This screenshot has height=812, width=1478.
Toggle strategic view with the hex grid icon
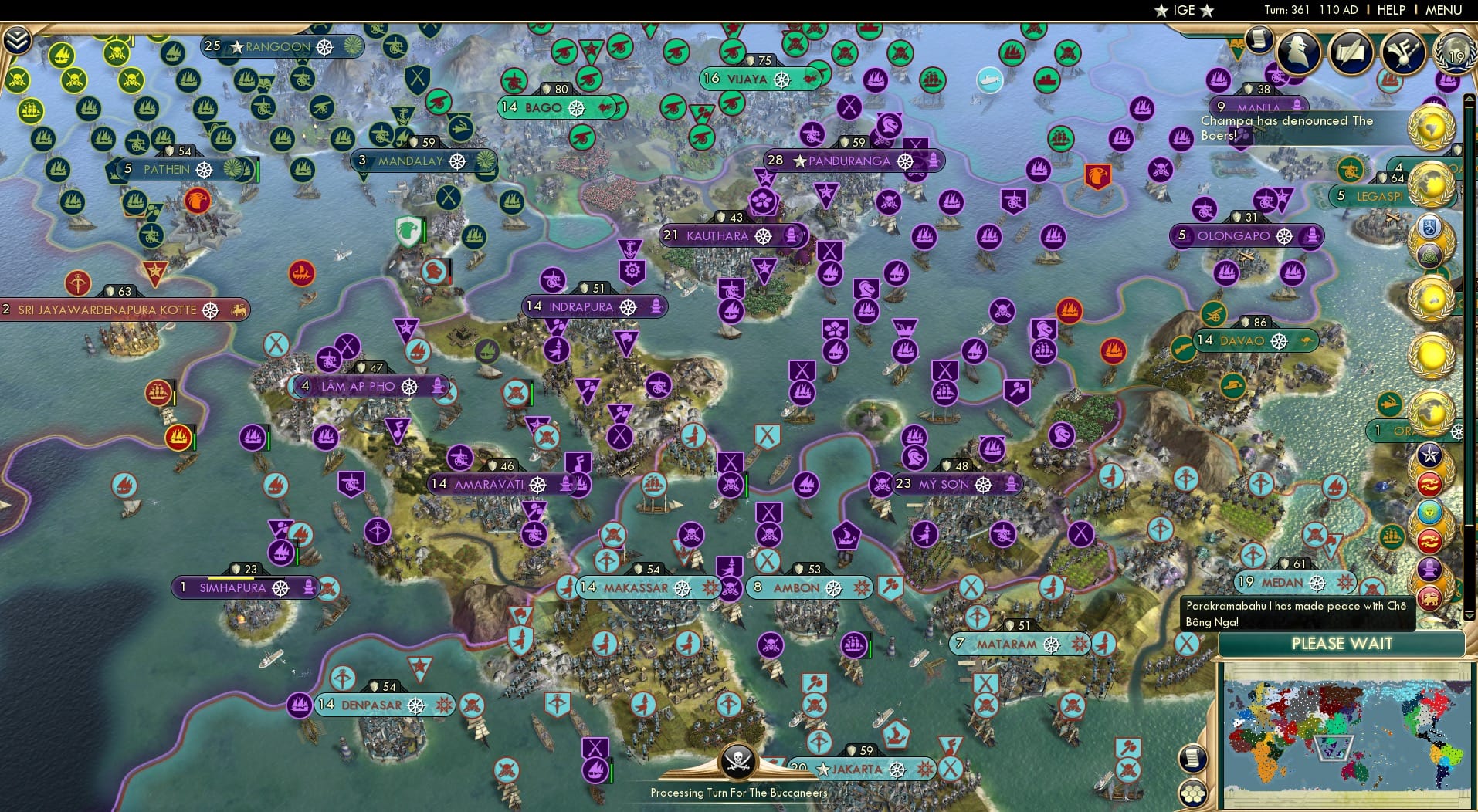click(1194, 793)
